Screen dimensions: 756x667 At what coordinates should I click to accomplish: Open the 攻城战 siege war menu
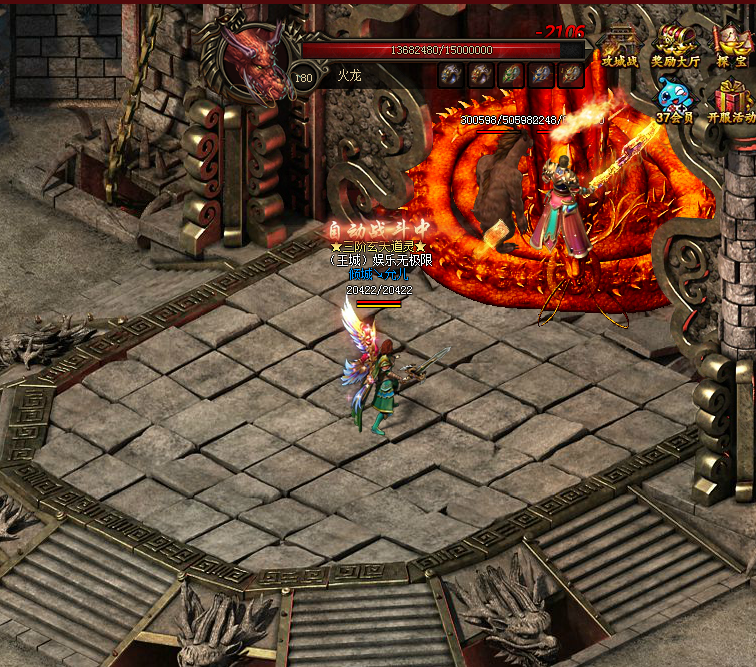click(620, 46)
